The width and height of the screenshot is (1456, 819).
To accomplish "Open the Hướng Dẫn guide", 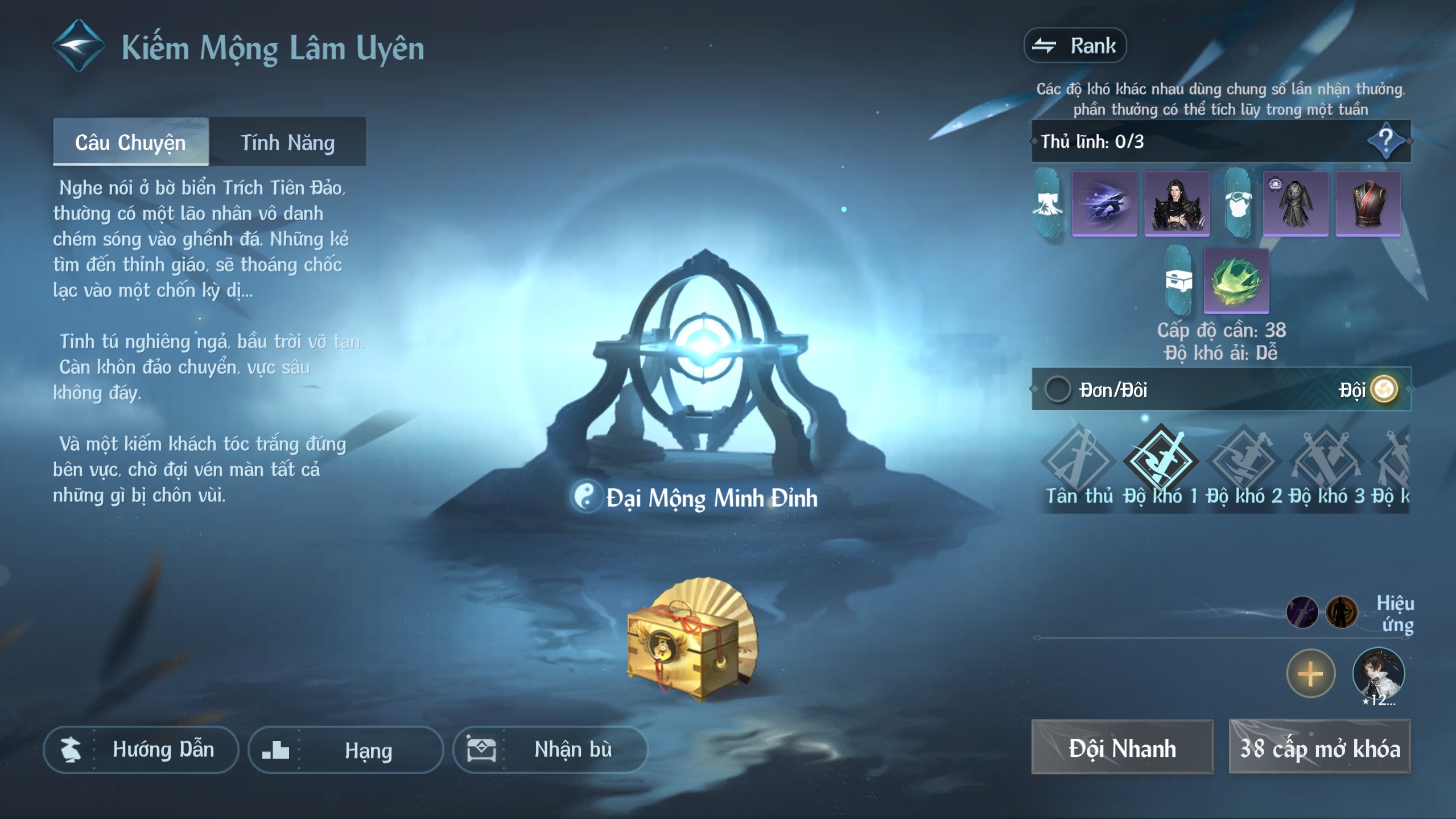I will click(141, 749).
